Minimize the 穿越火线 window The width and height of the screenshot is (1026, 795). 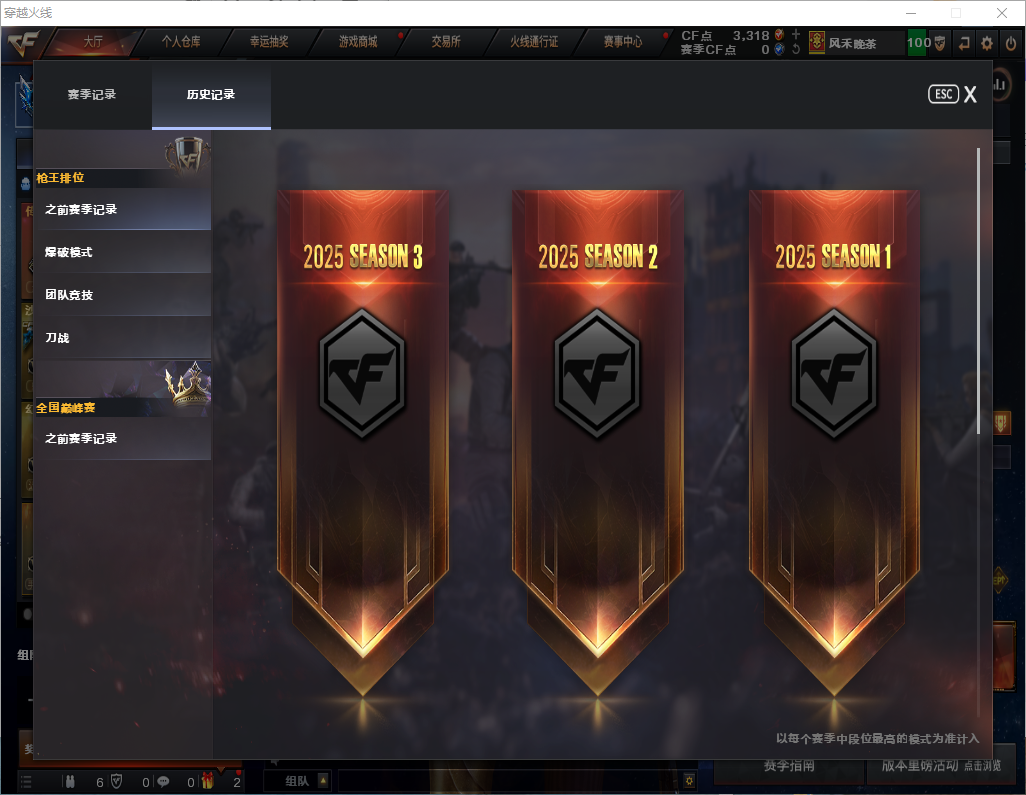click(910, 13)
